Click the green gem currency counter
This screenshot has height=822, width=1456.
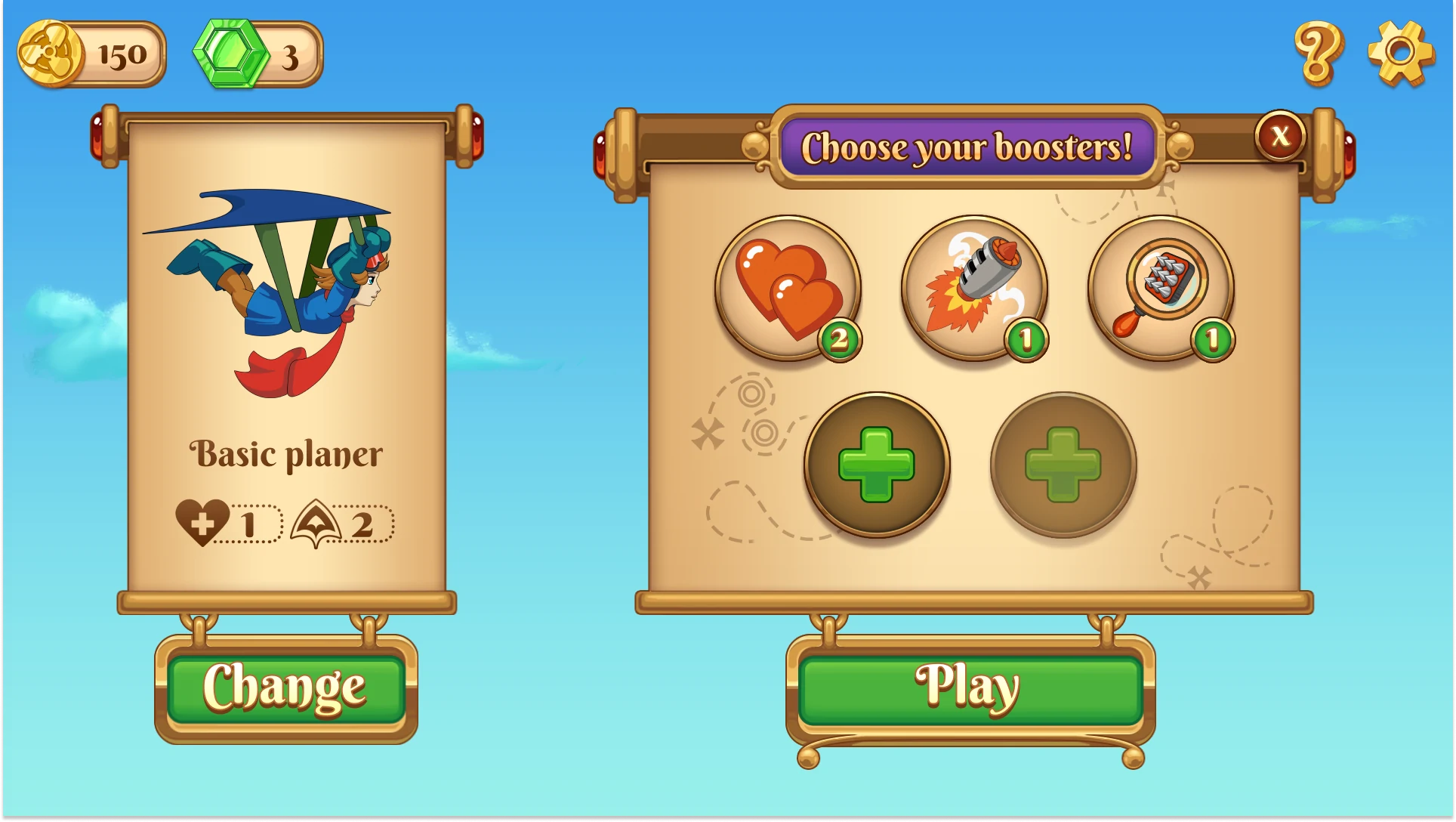(258, 54)
